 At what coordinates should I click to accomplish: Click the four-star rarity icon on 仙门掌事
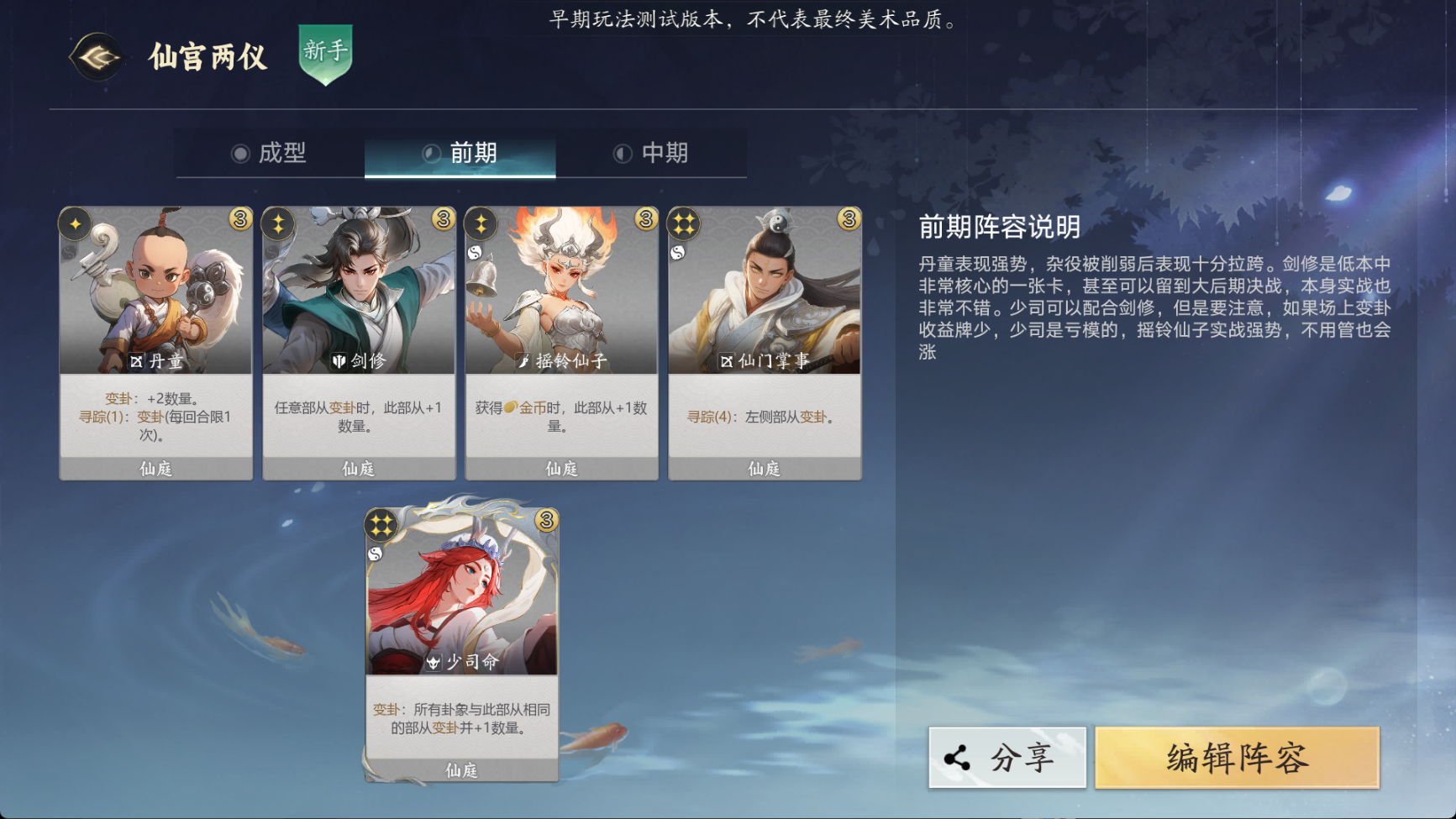point(683,223)
